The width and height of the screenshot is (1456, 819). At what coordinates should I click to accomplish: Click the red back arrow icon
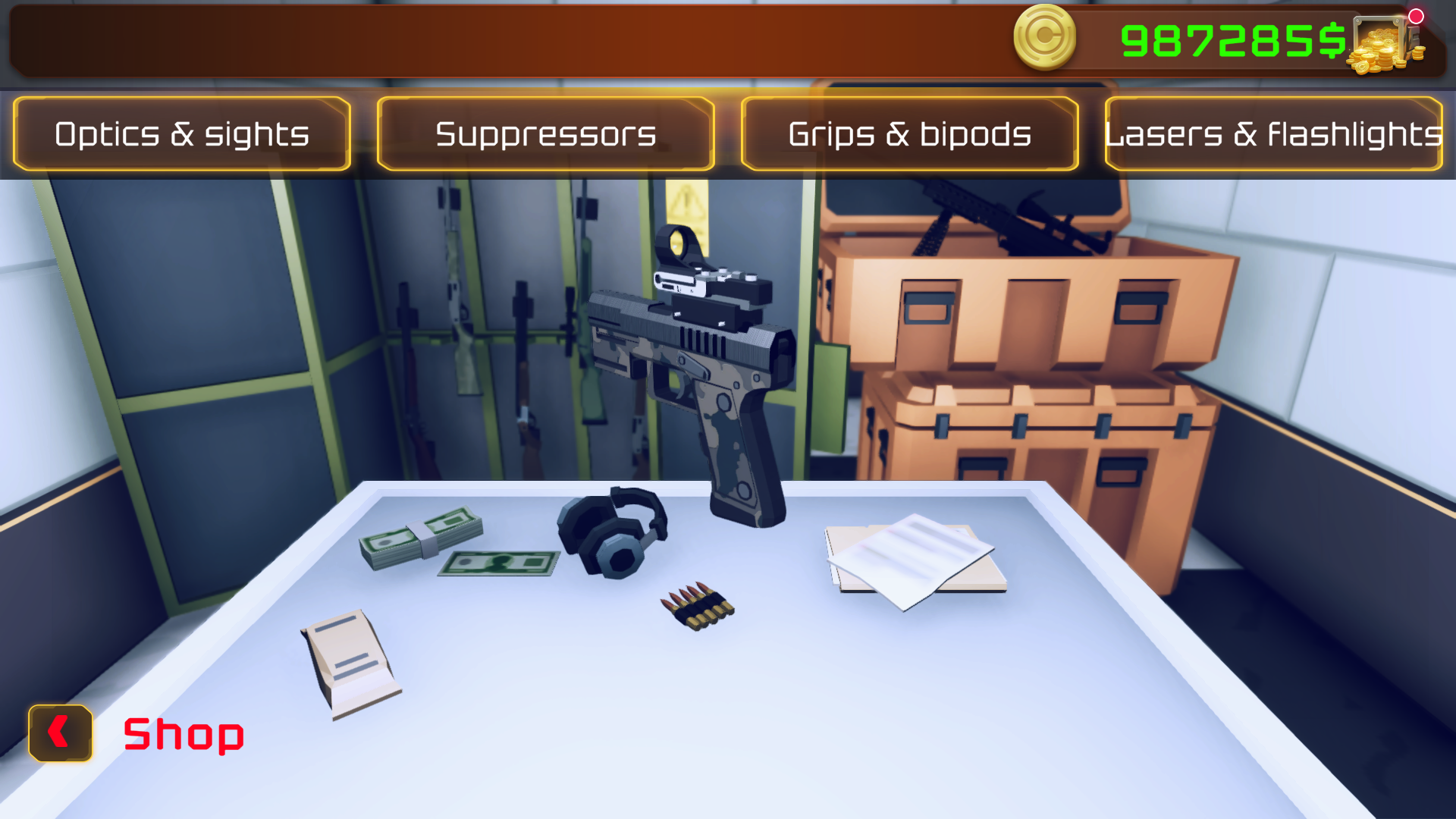tap(59, 733)
